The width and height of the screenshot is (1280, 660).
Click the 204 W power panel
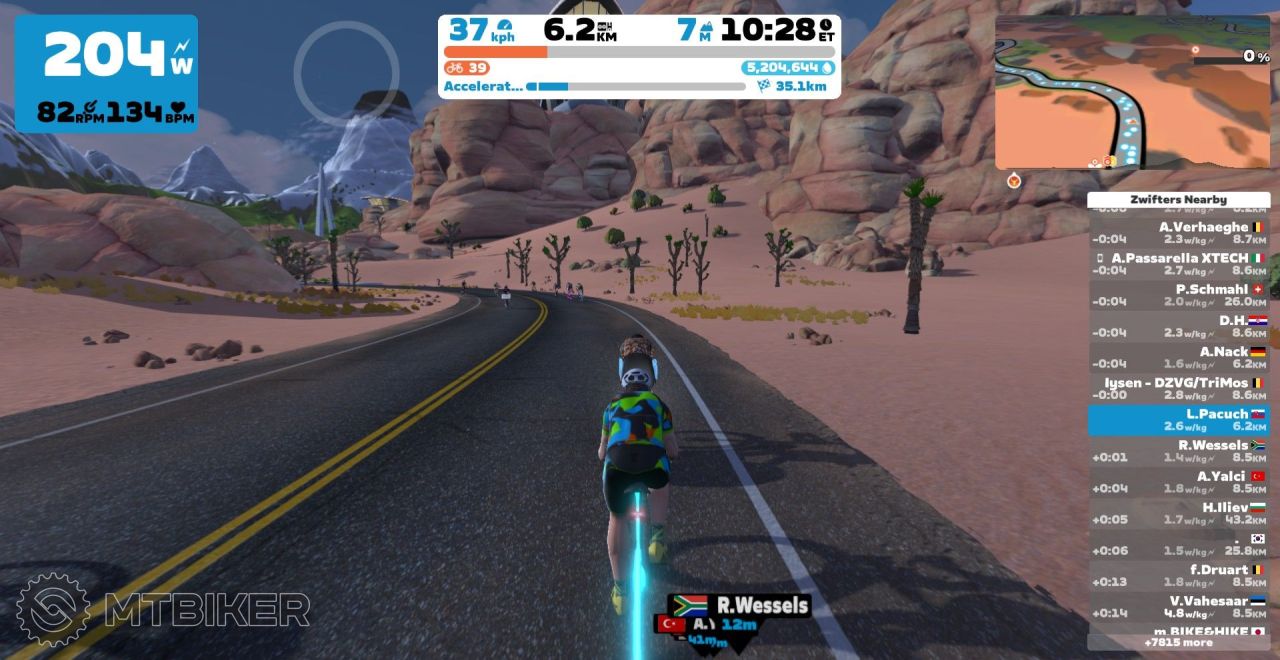coord(106,74)
